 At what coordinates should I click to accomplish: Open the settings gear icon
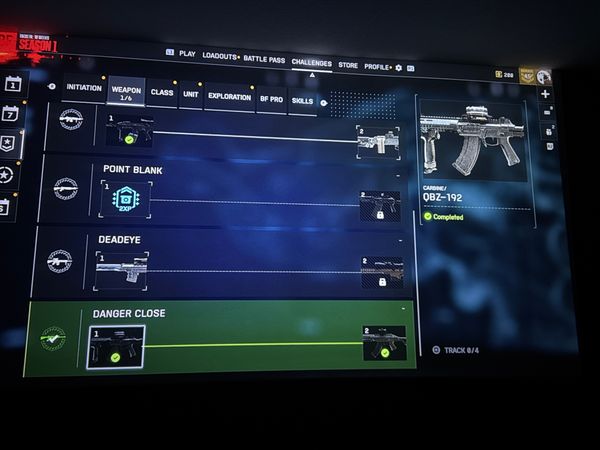tap(398, 67)
